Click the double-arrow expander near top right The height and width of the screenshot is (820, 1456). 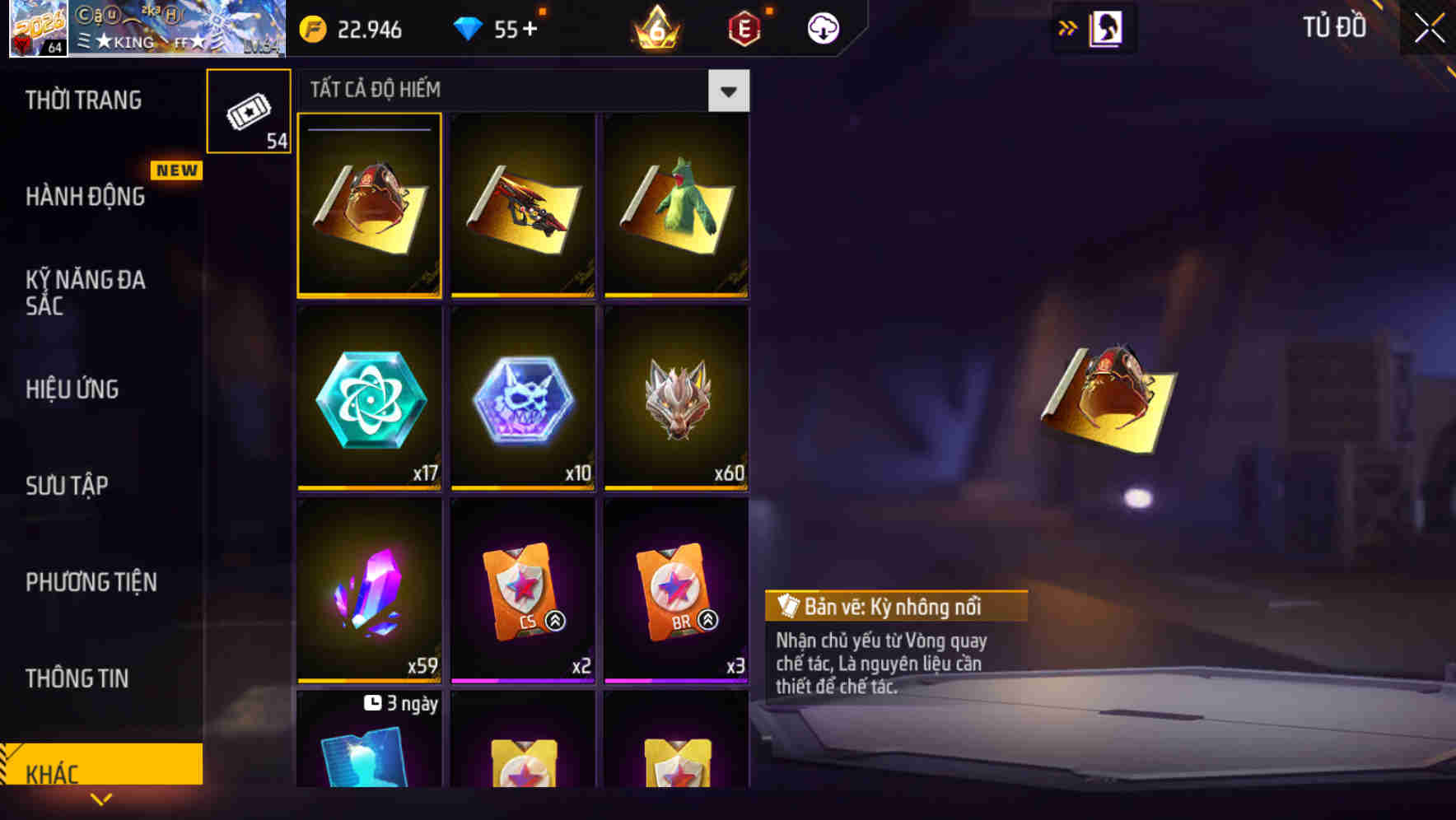(x=1068, y=27)
